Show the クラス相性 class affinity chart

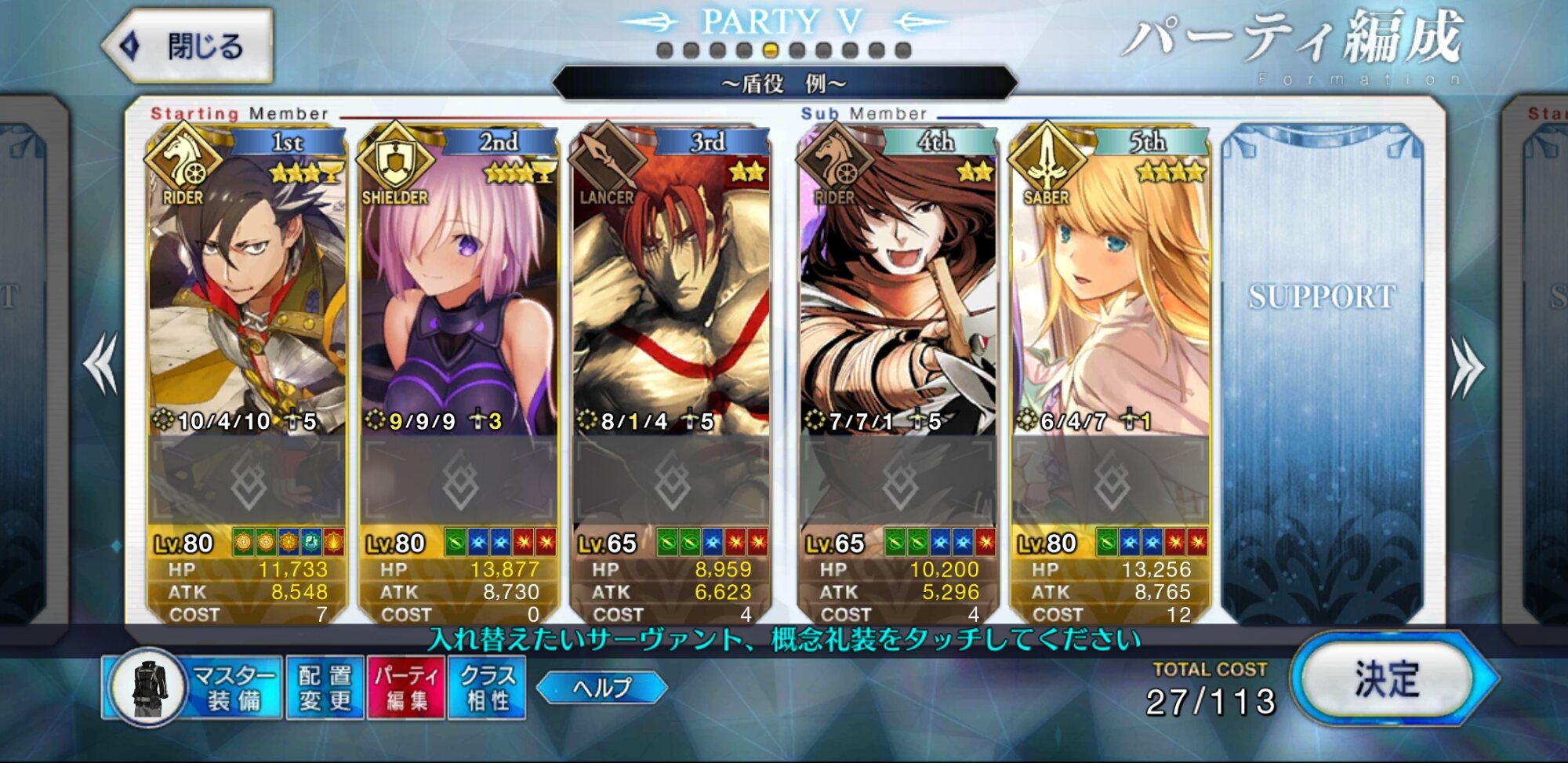(x=487, y=688)
